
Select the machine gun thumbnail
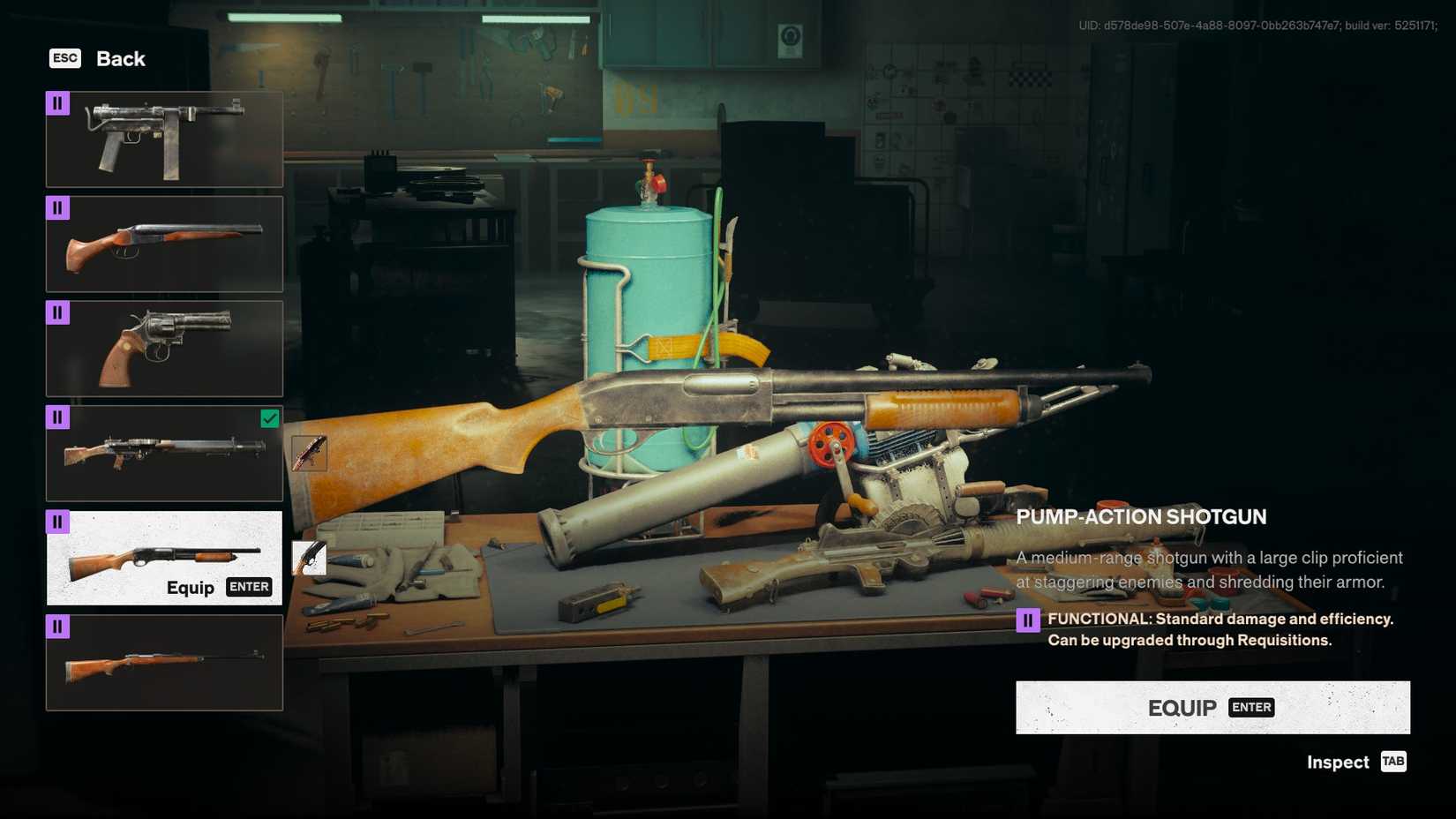point(164,453)
